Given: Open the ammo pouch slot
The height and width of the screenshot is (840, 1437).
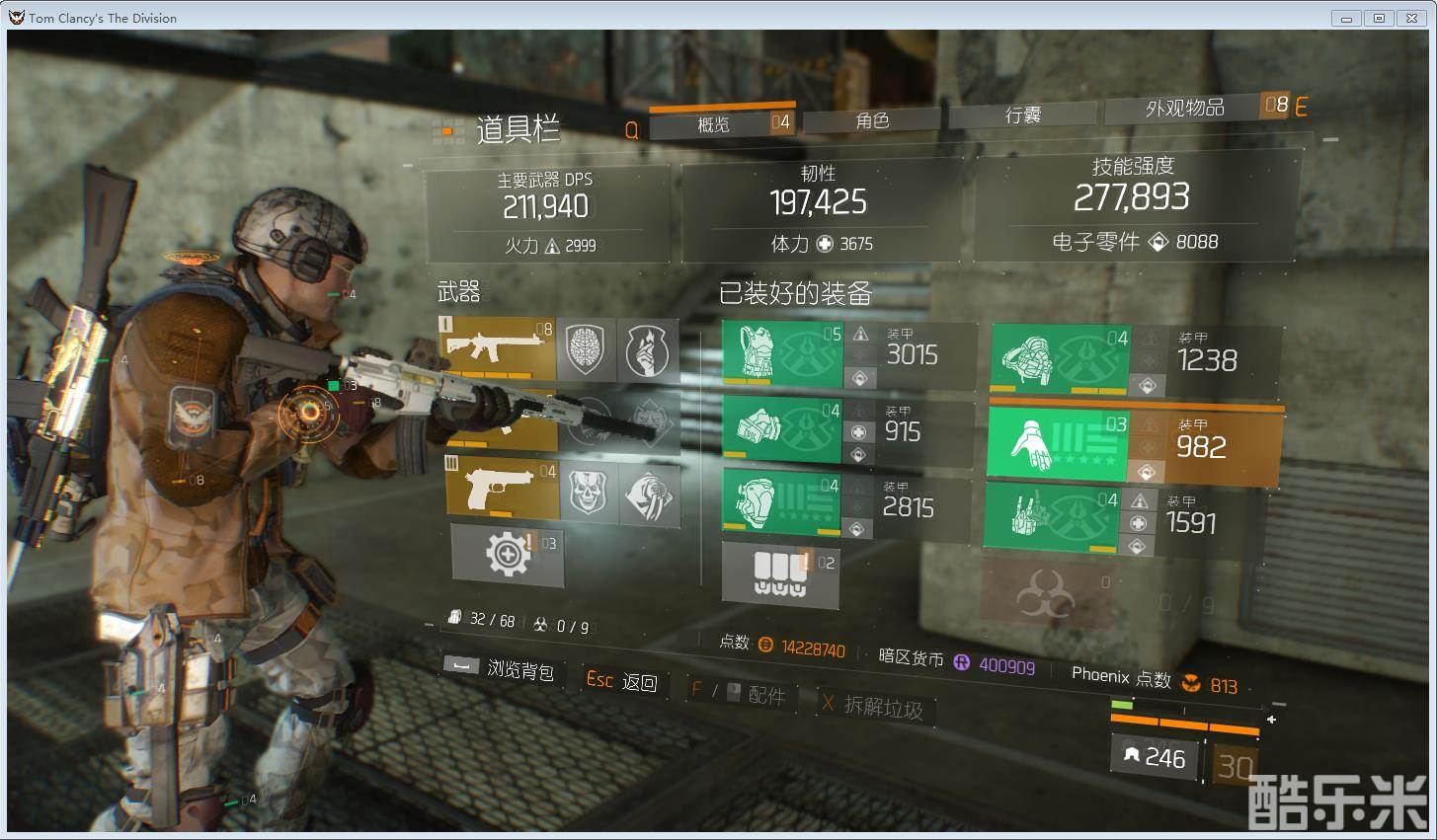Looking at the screenshot, I should (780, 573).
